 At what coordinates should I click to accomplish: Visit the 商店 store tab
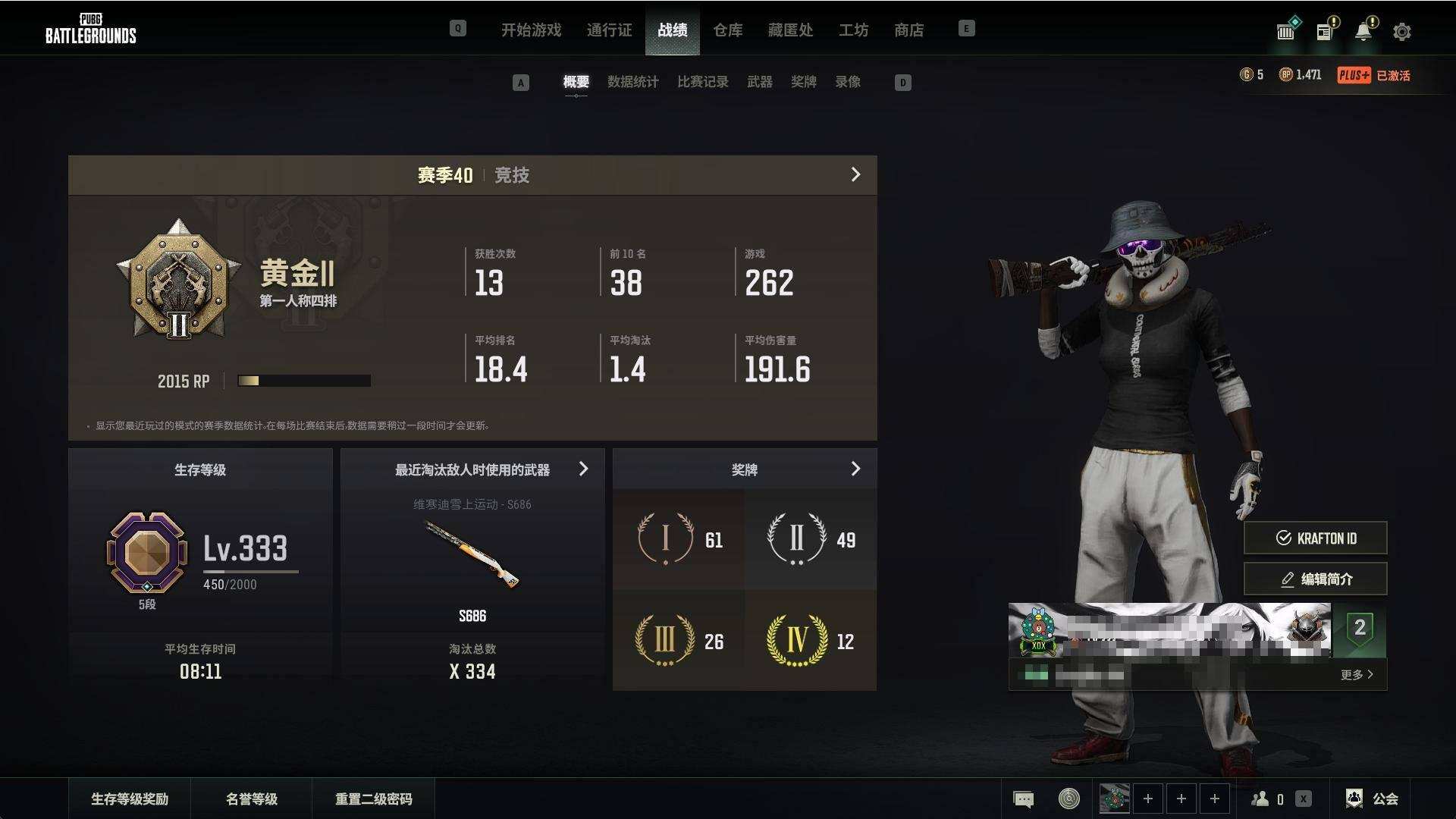point(908,30)
